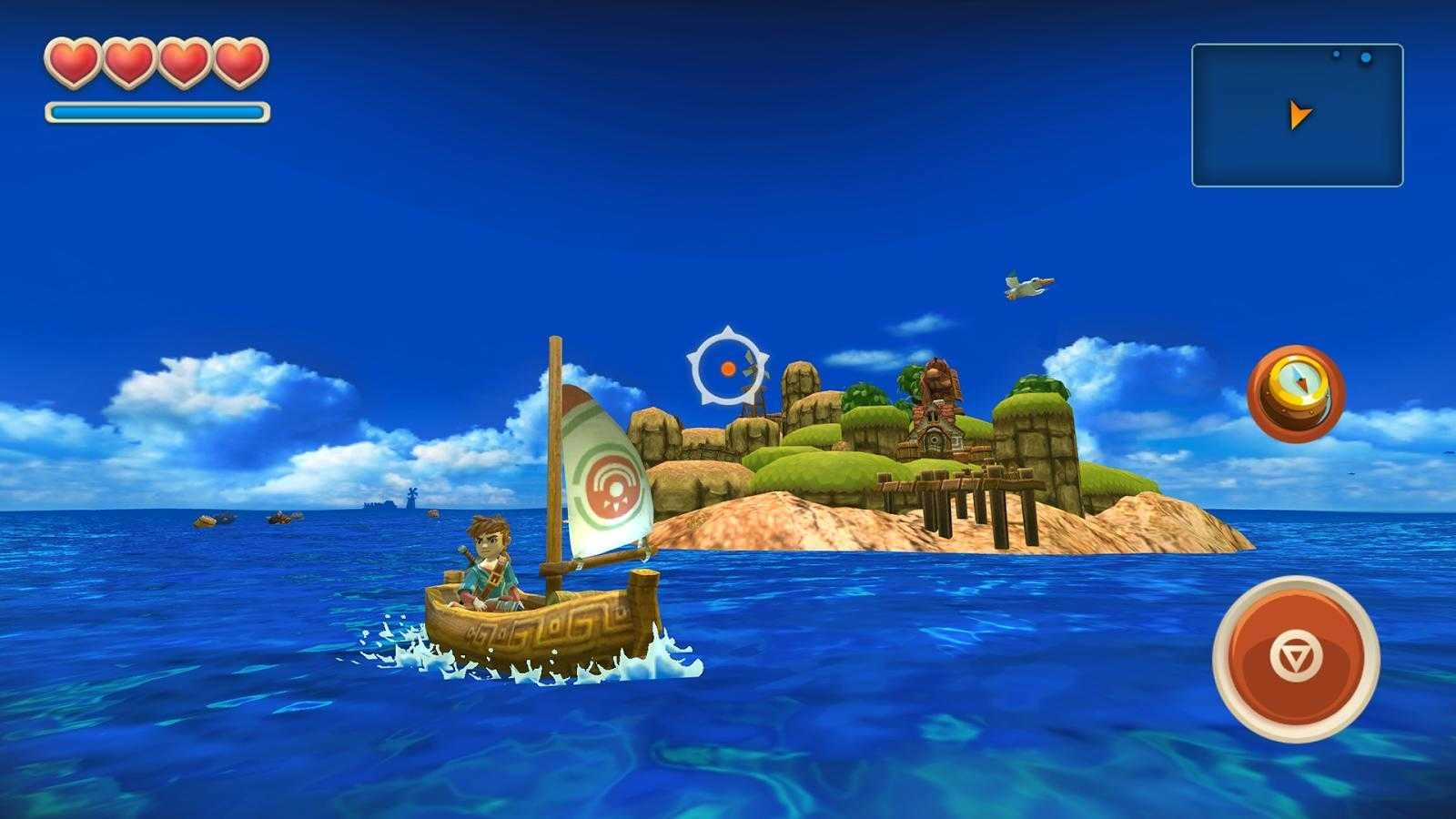Click the large blue dot on the minimap
This screenshot has width=1456, height=819.
click(x=1366, y=57)
